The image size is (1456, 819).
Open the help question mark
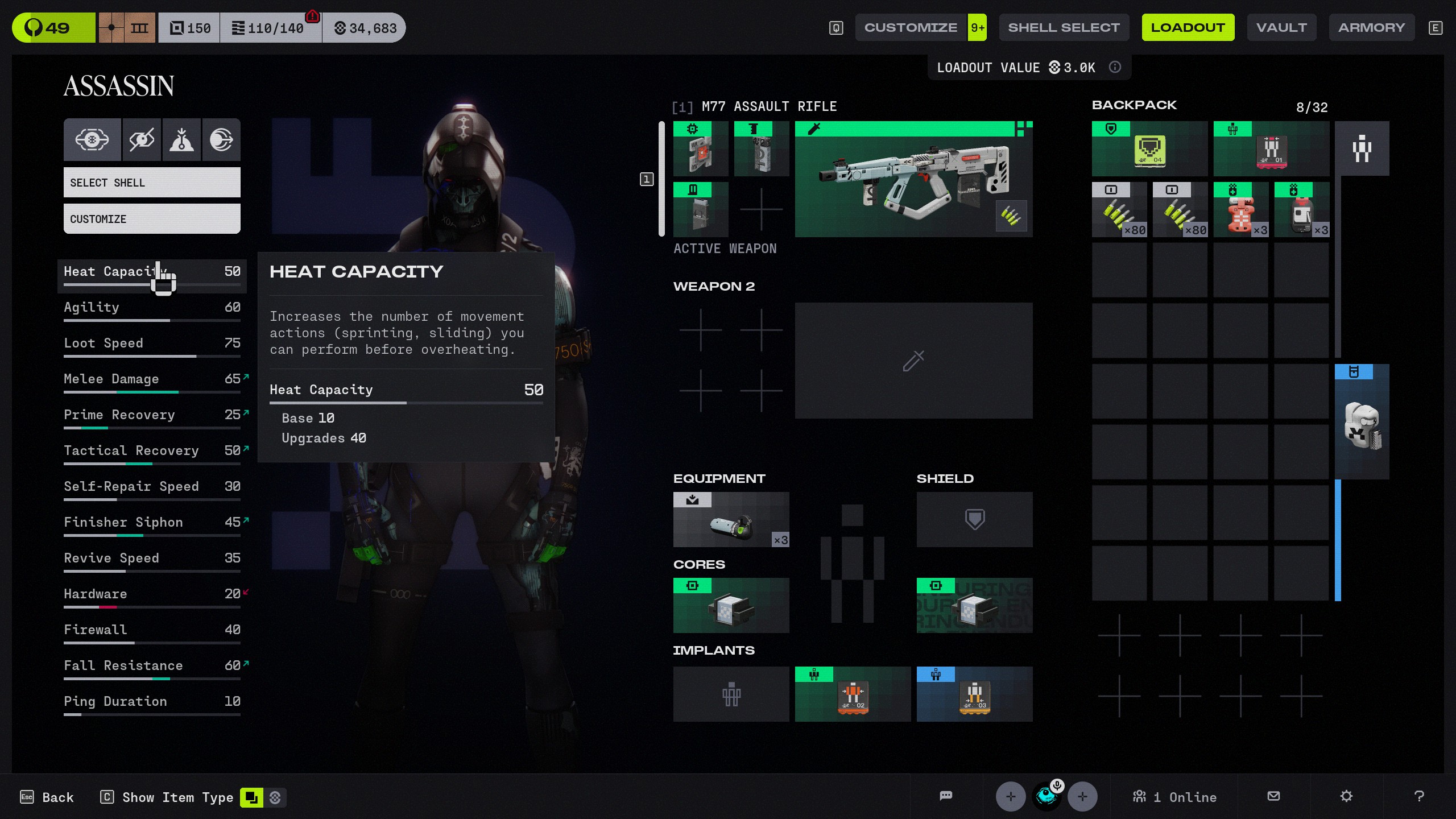tap(1419, 796)
